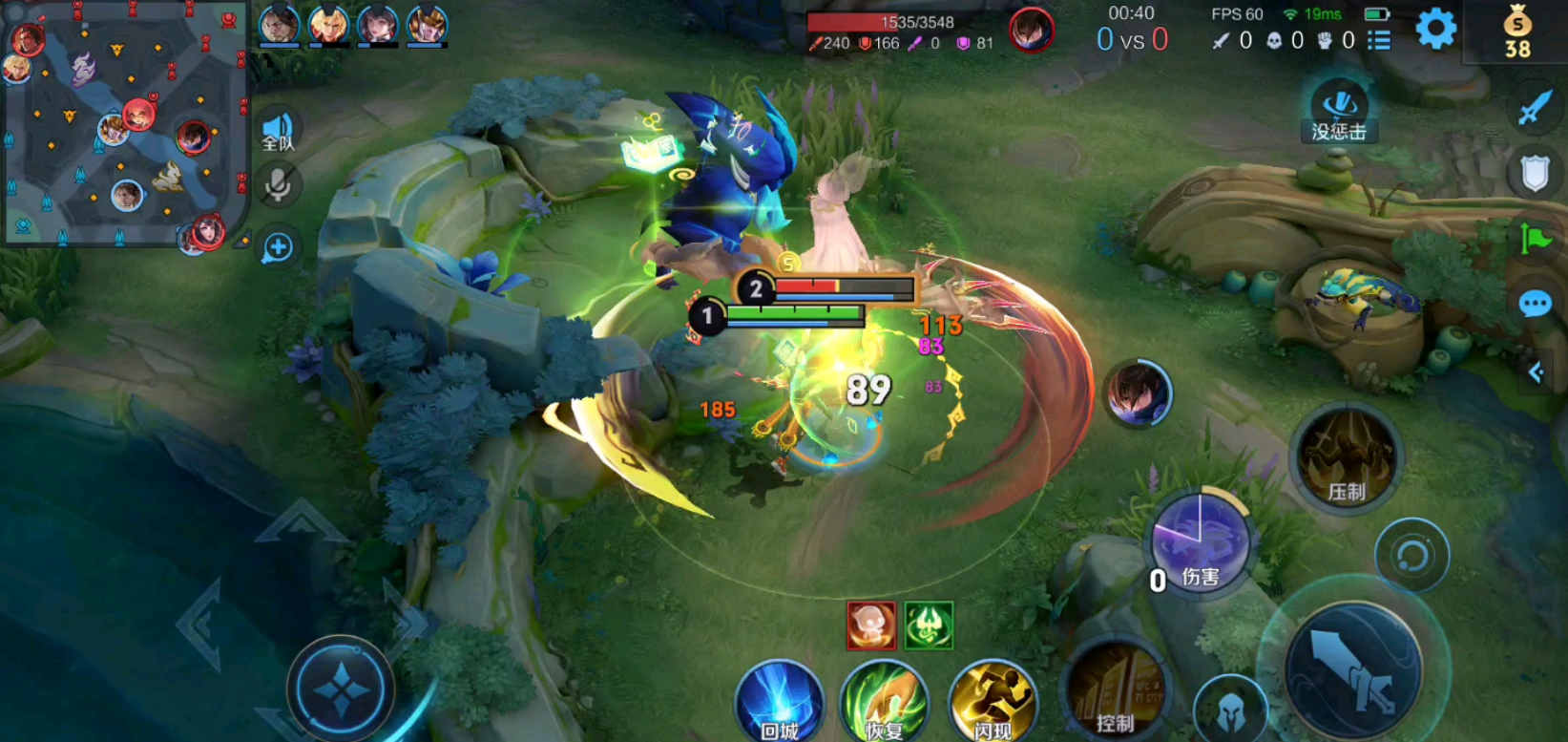The height and width of the screenshot is (742, 1568).
Task: Toggle the microphone button
Action: [x=278, y=184]
